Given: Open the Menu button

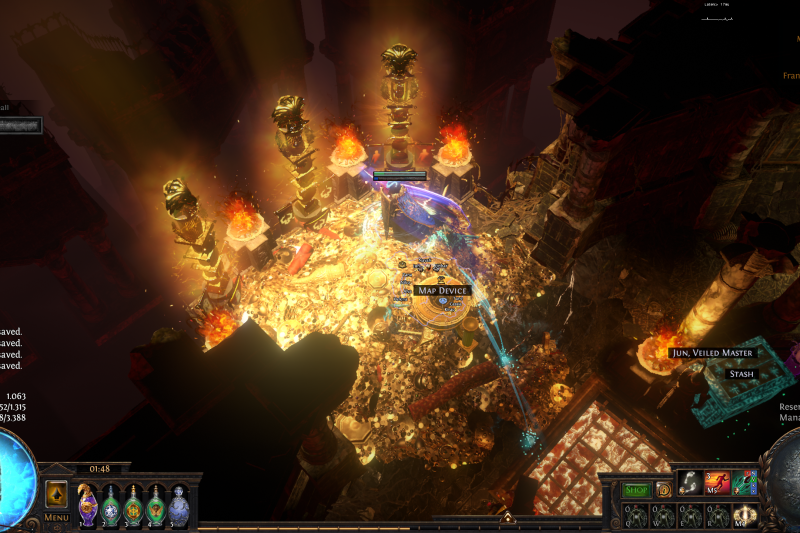Looking at the screenshot, I should point(57,516).
